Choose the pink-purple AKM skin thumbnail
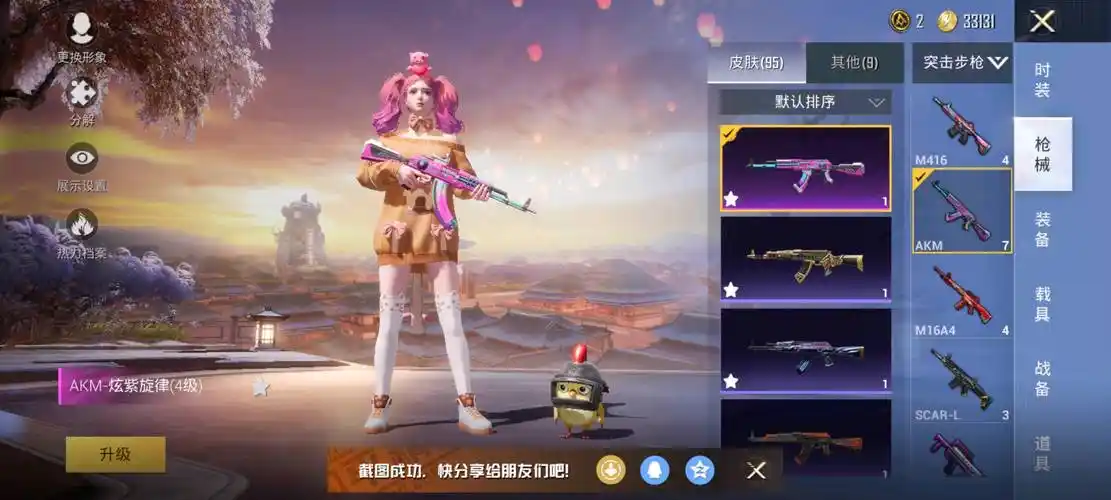1111x500 pixels. tap(805, 168)
